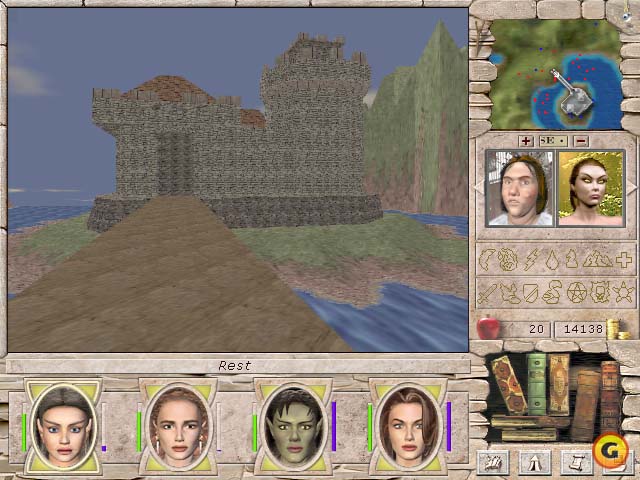
Task: Zoom out the minimap with the minus button
Action: pos(581,140)
